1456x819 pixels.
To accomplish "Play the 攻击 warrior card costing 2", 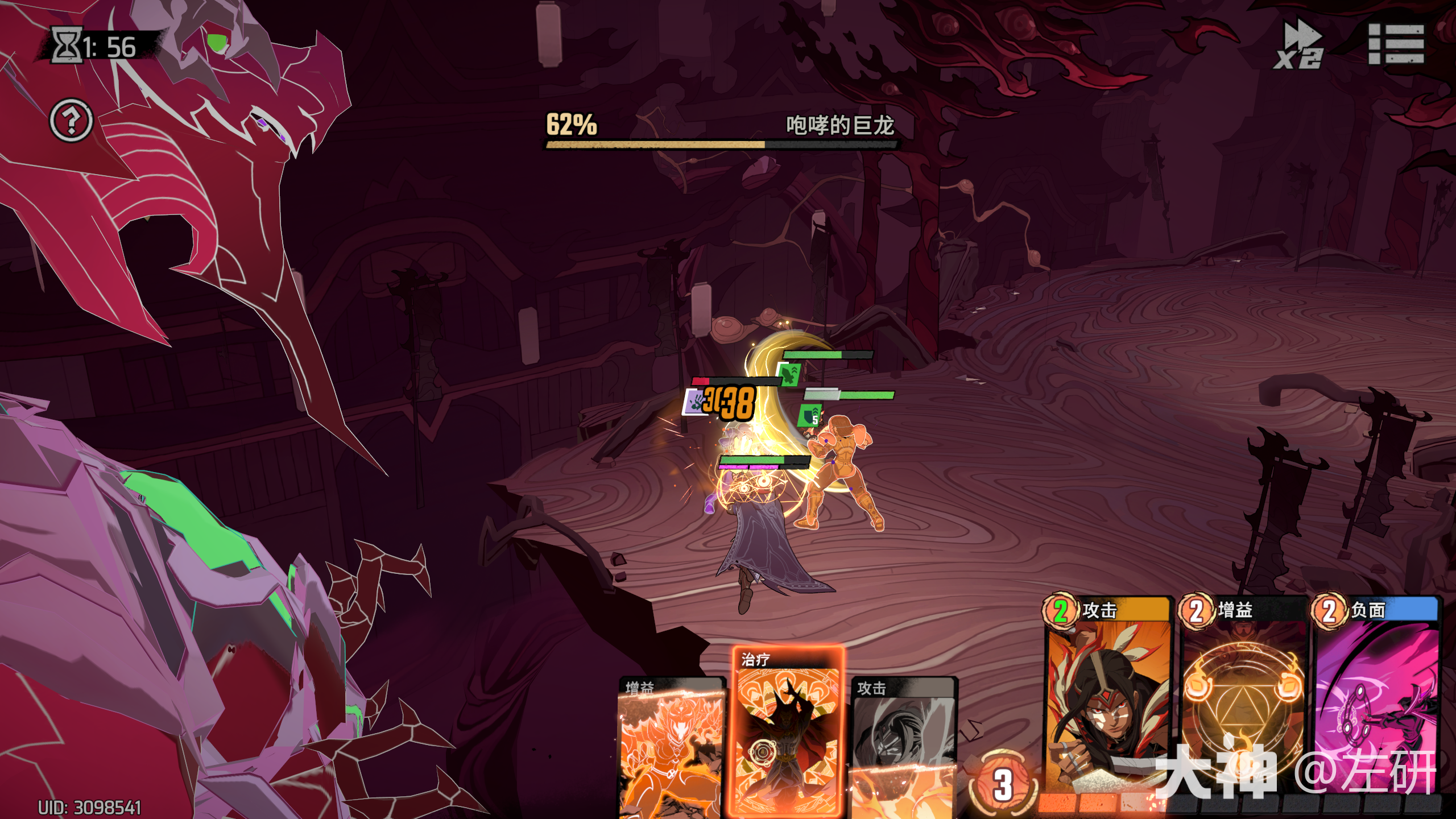I will [x=1107, y=694].
